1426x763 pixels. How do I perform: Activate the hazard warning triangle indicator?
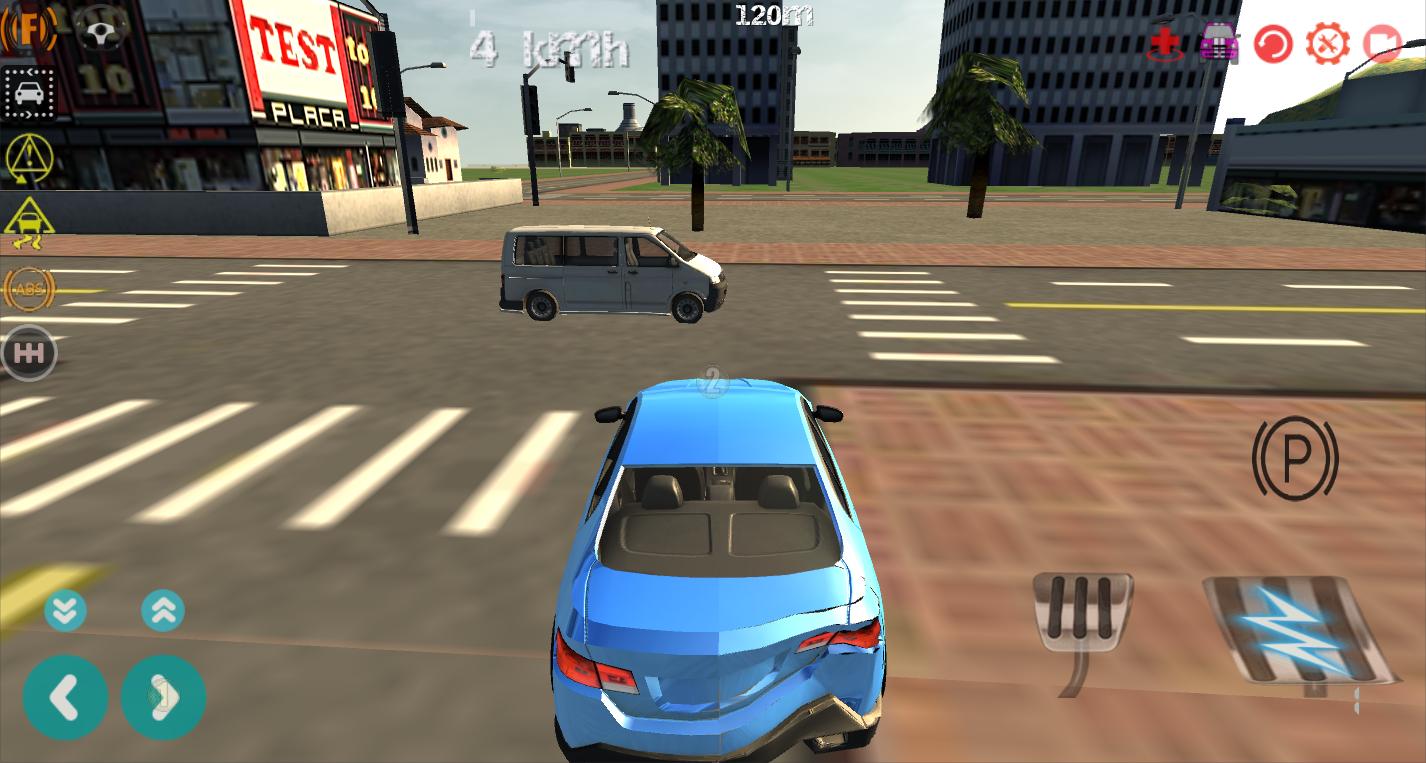[29, 158]
